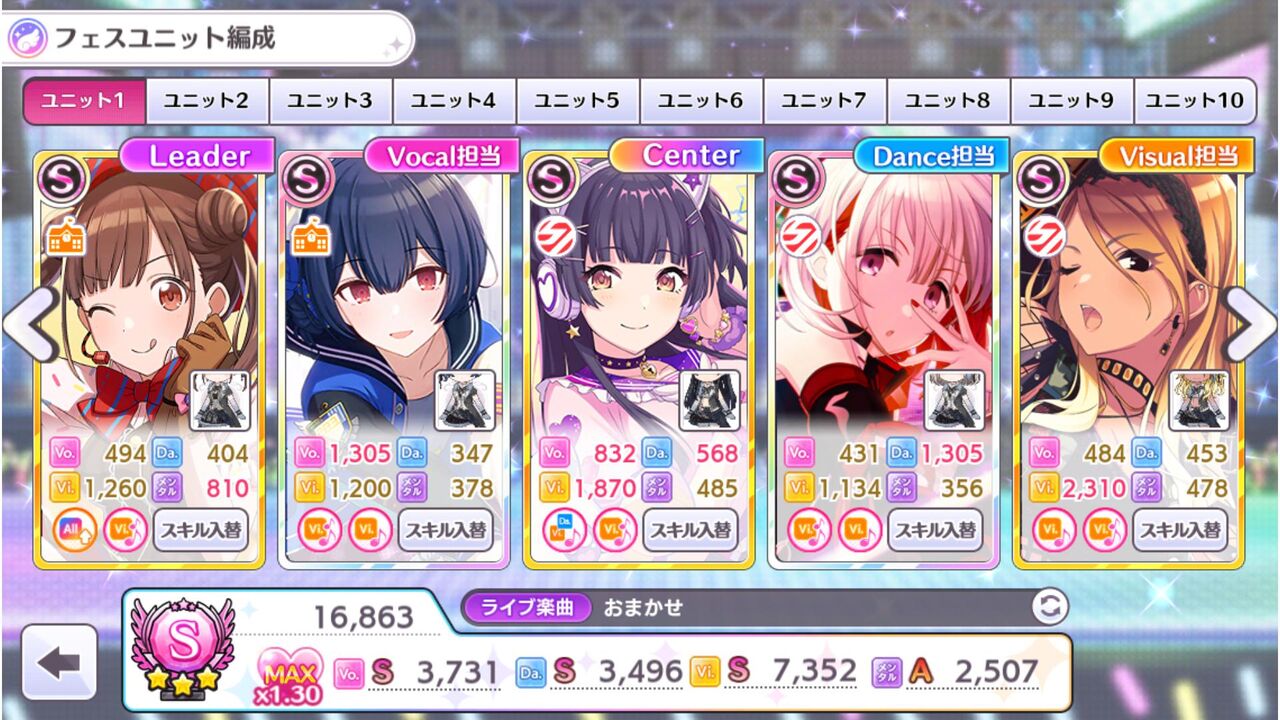Switch to the ユニット2 tab
Screen dimensions: 1280x720
click(208, 100)
